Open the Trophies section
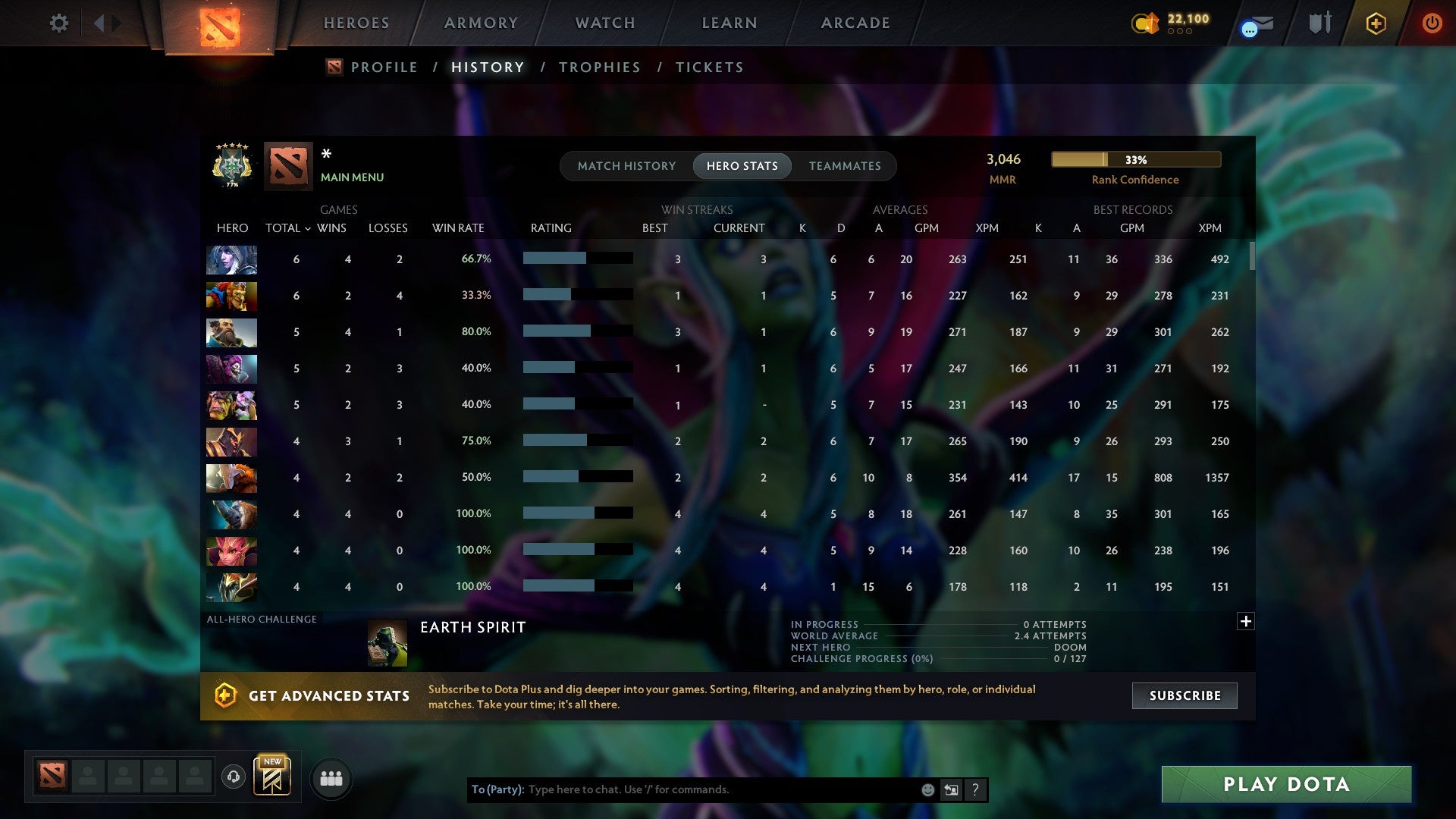The width and height of the screenshot is (1456, 819). click(x=599, y=67)
